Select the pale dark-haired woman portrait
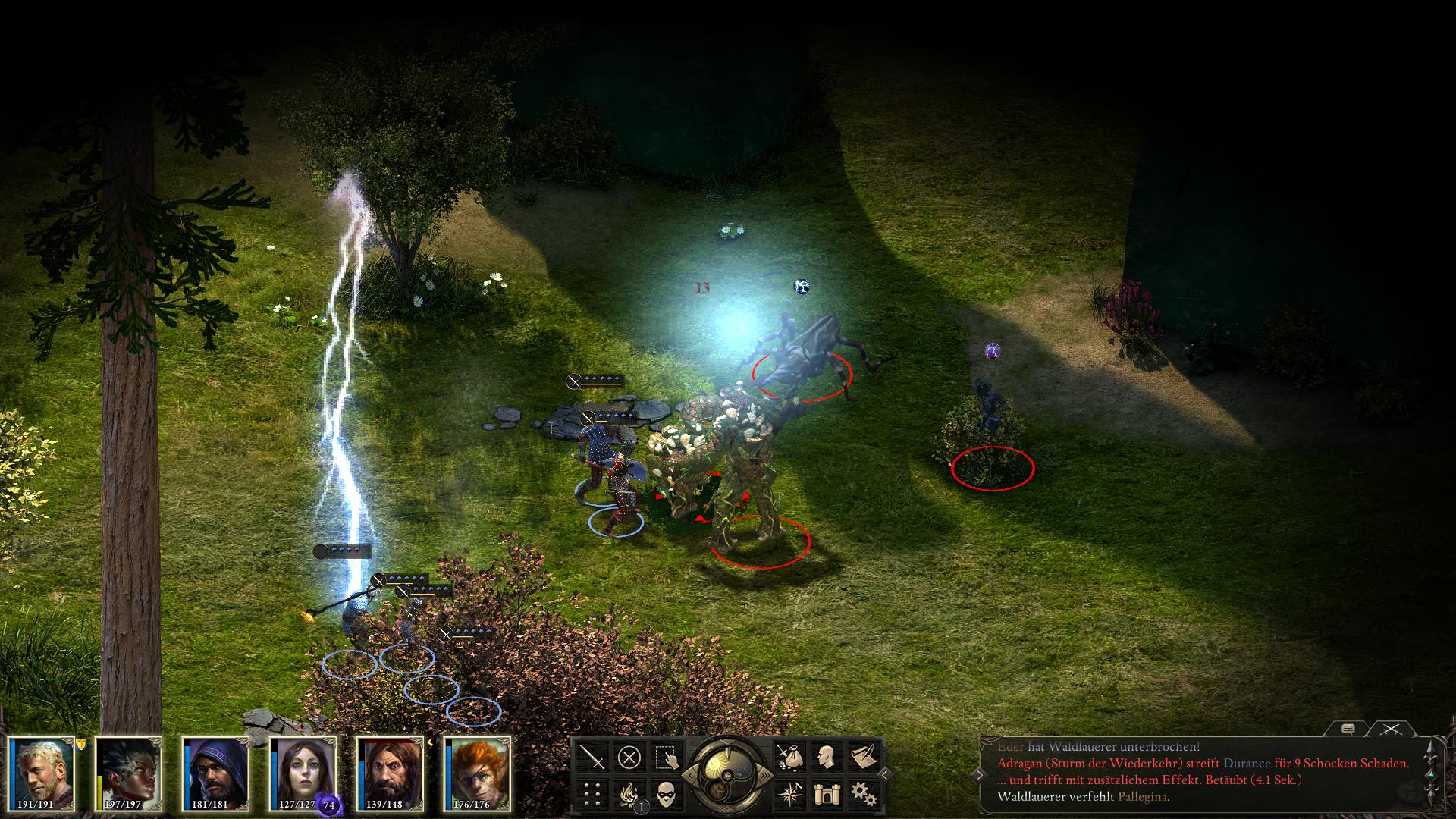Screen dimensions: 1456x819 [303, 773]
